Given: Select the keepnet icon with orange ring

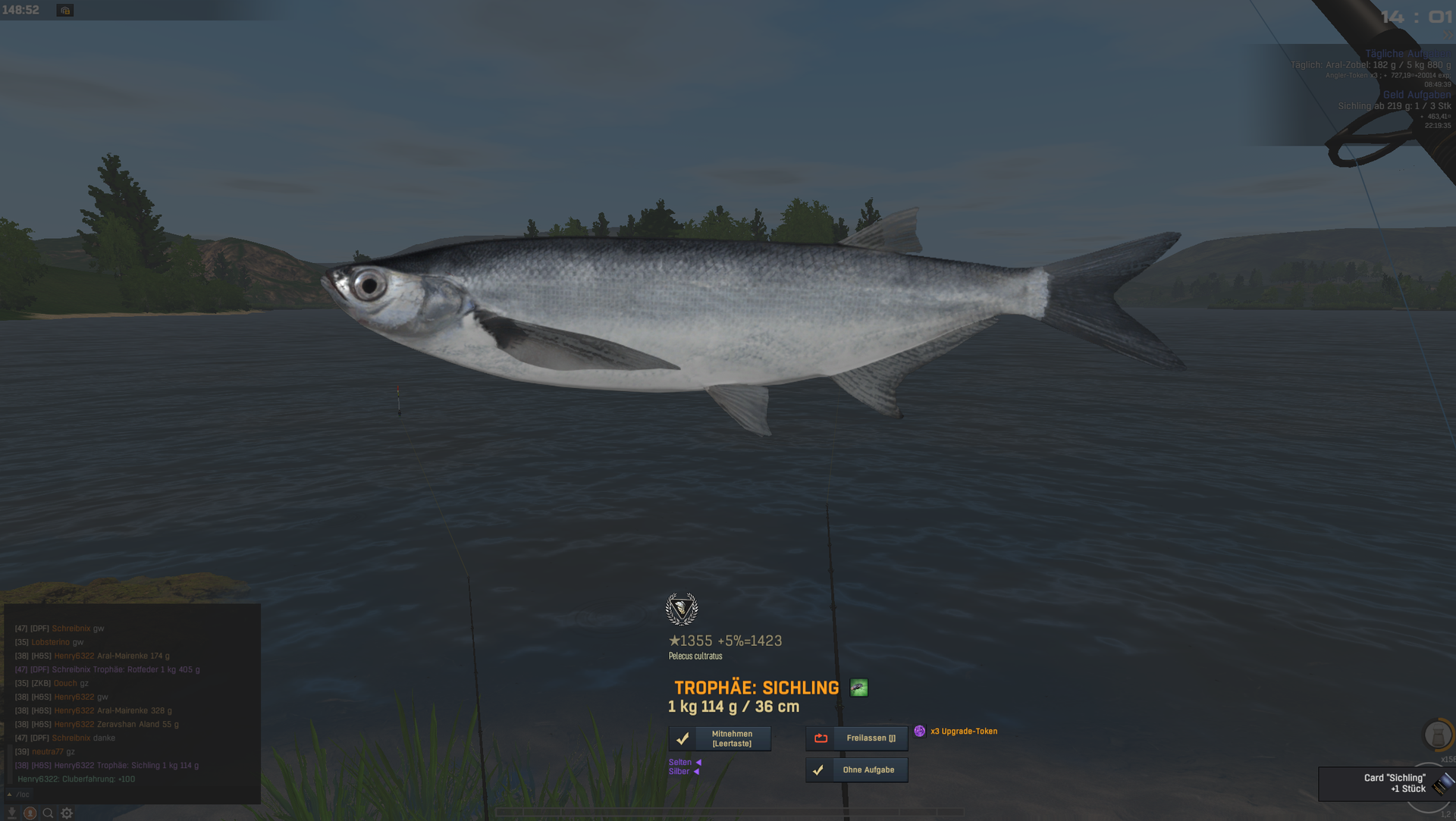Looking at the screenshot, I should [1438, 735].
